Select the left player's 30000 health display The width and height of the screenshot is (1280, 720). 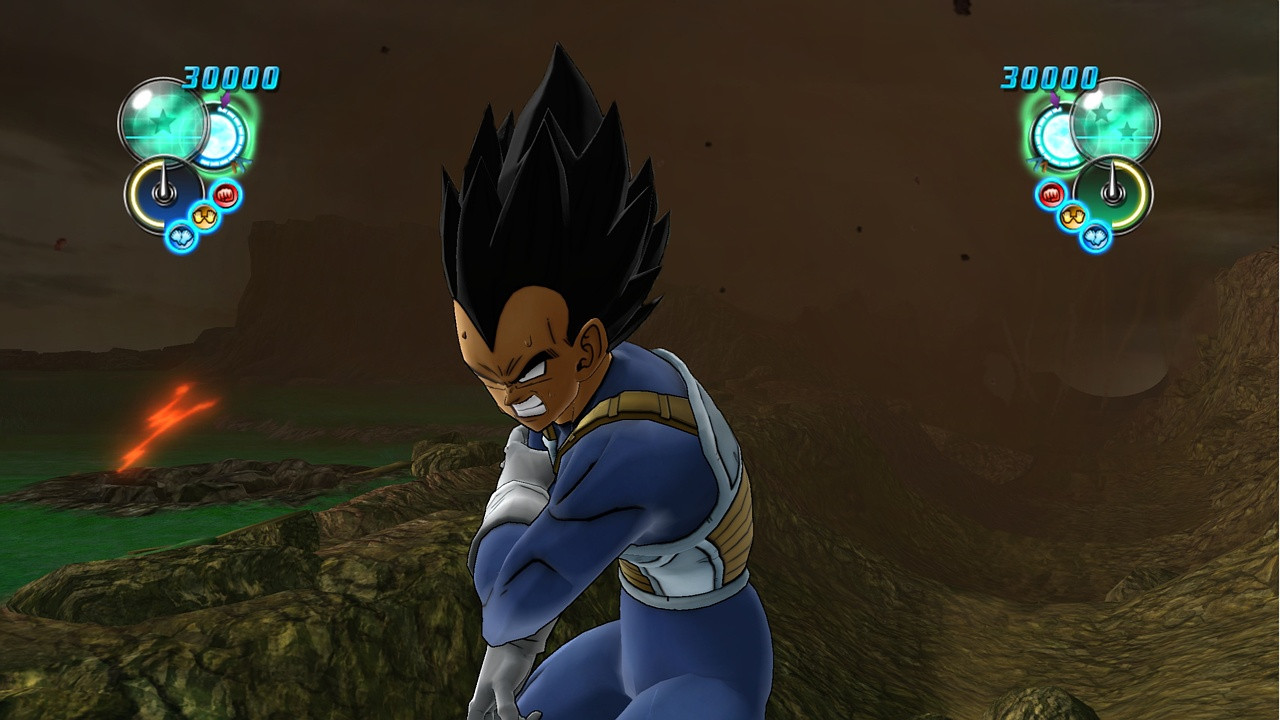click(228, 78)
